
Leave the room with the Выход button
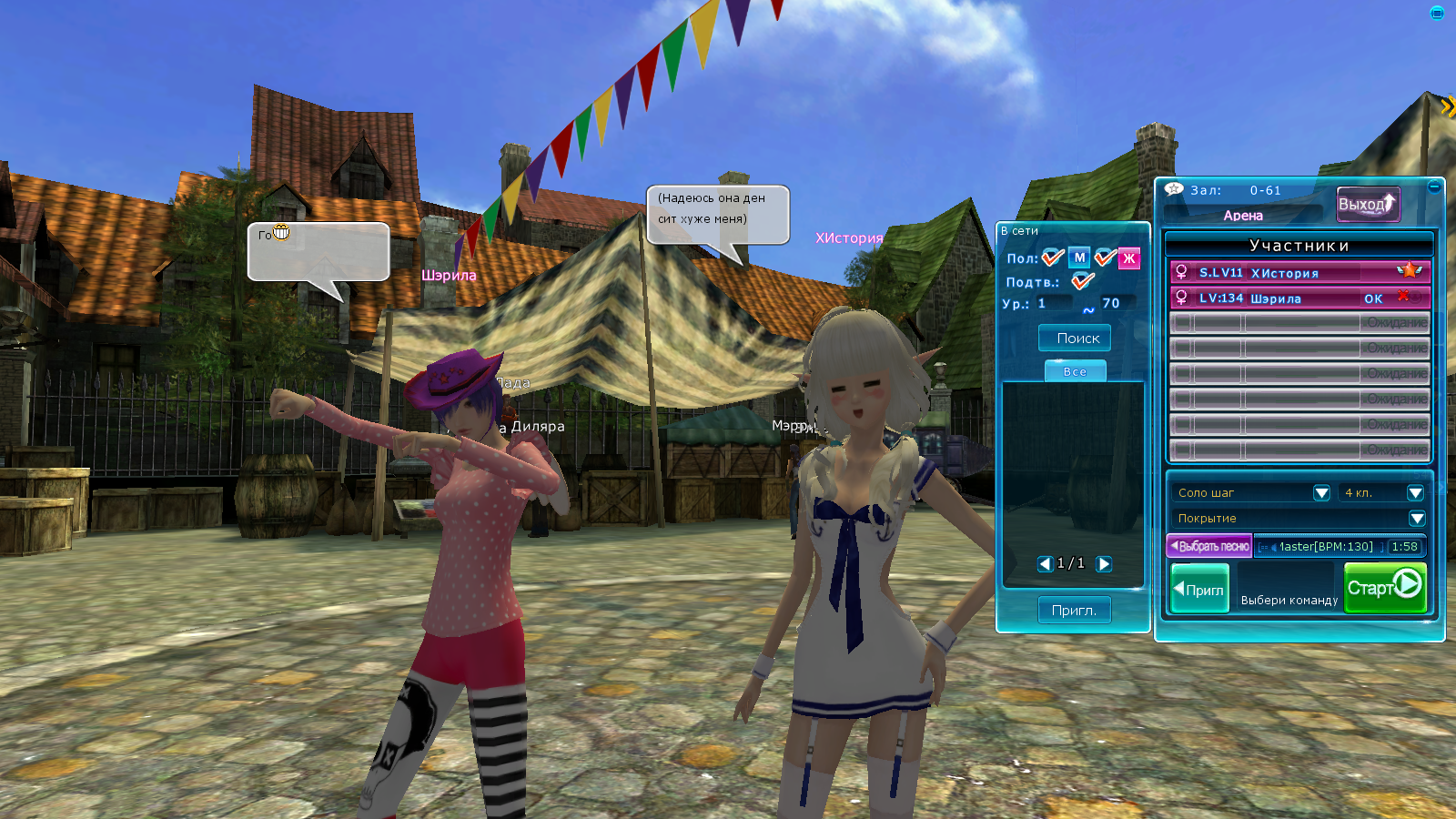click(x=1367, y=205)
